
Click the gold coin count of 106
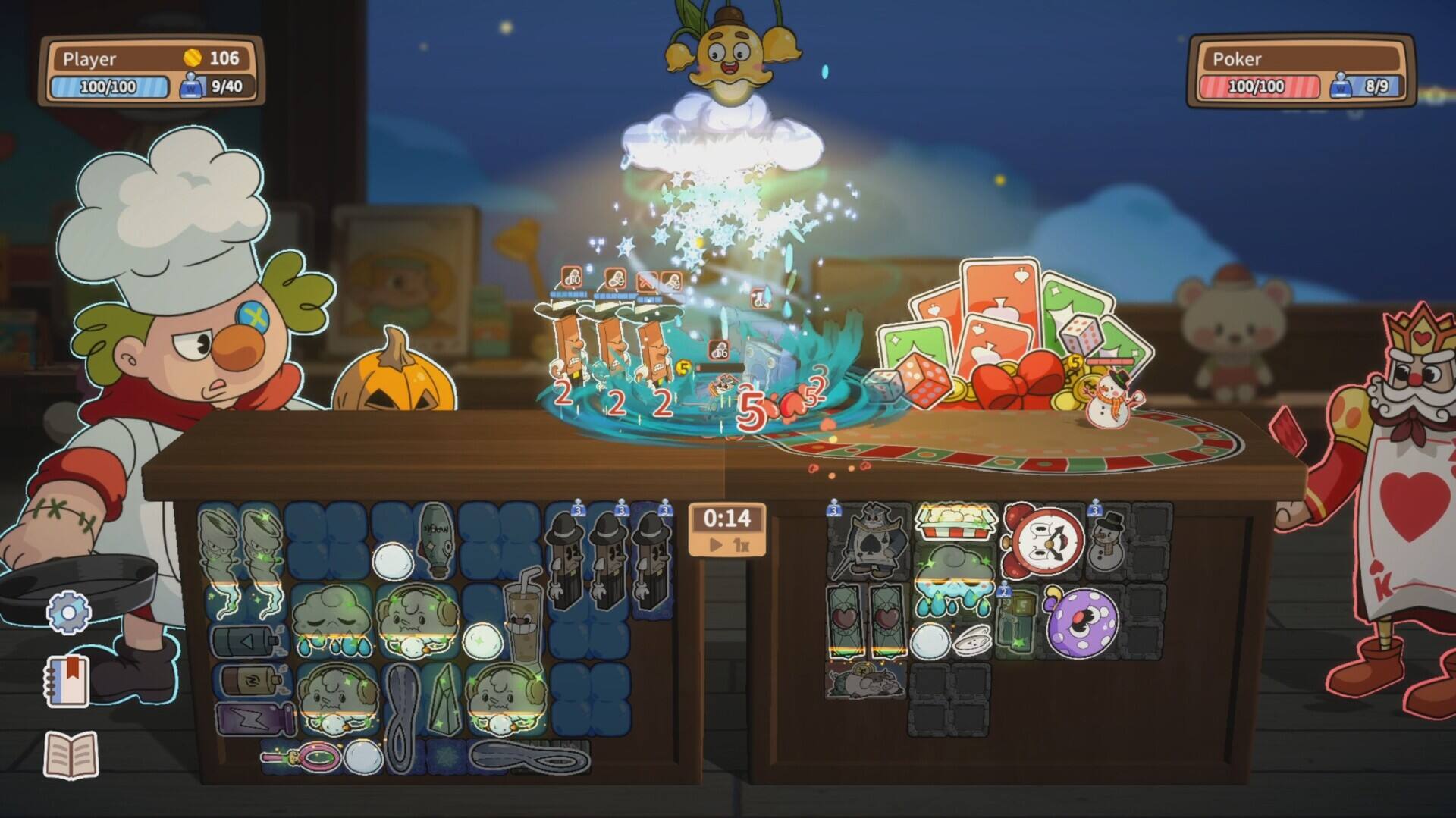click(212, 56)
